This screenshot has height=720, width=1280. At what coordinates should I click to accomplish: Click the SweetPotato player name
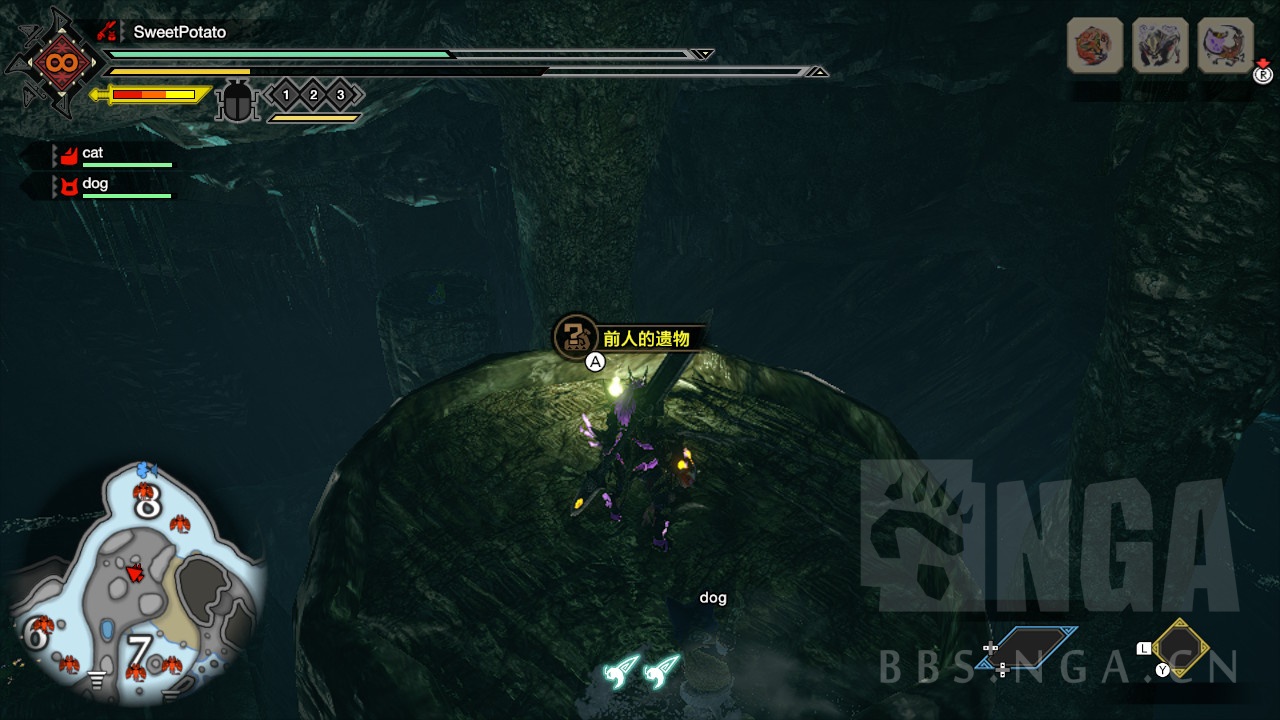180,32
